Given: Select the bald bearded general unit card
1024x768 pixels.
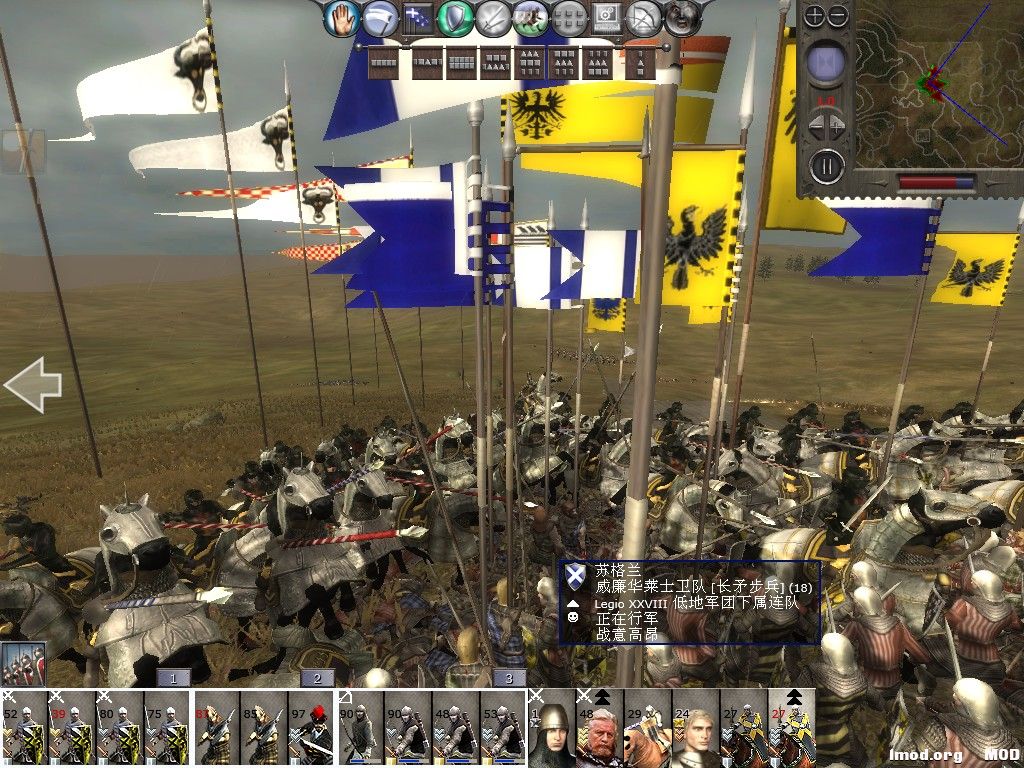Looking at the screenshot, I should coord(600,728).
